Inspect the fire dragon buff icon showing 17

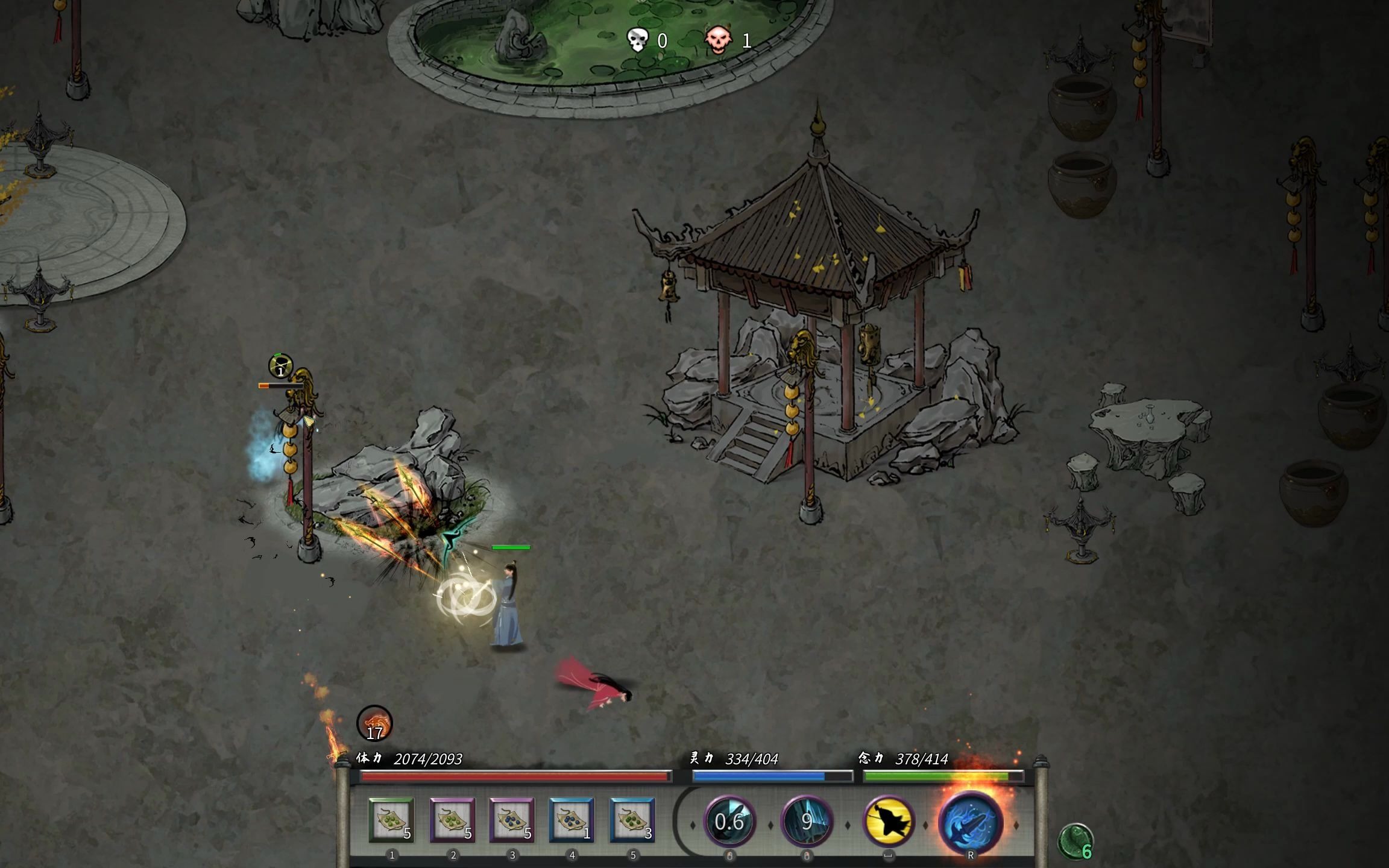click(374, 723)
